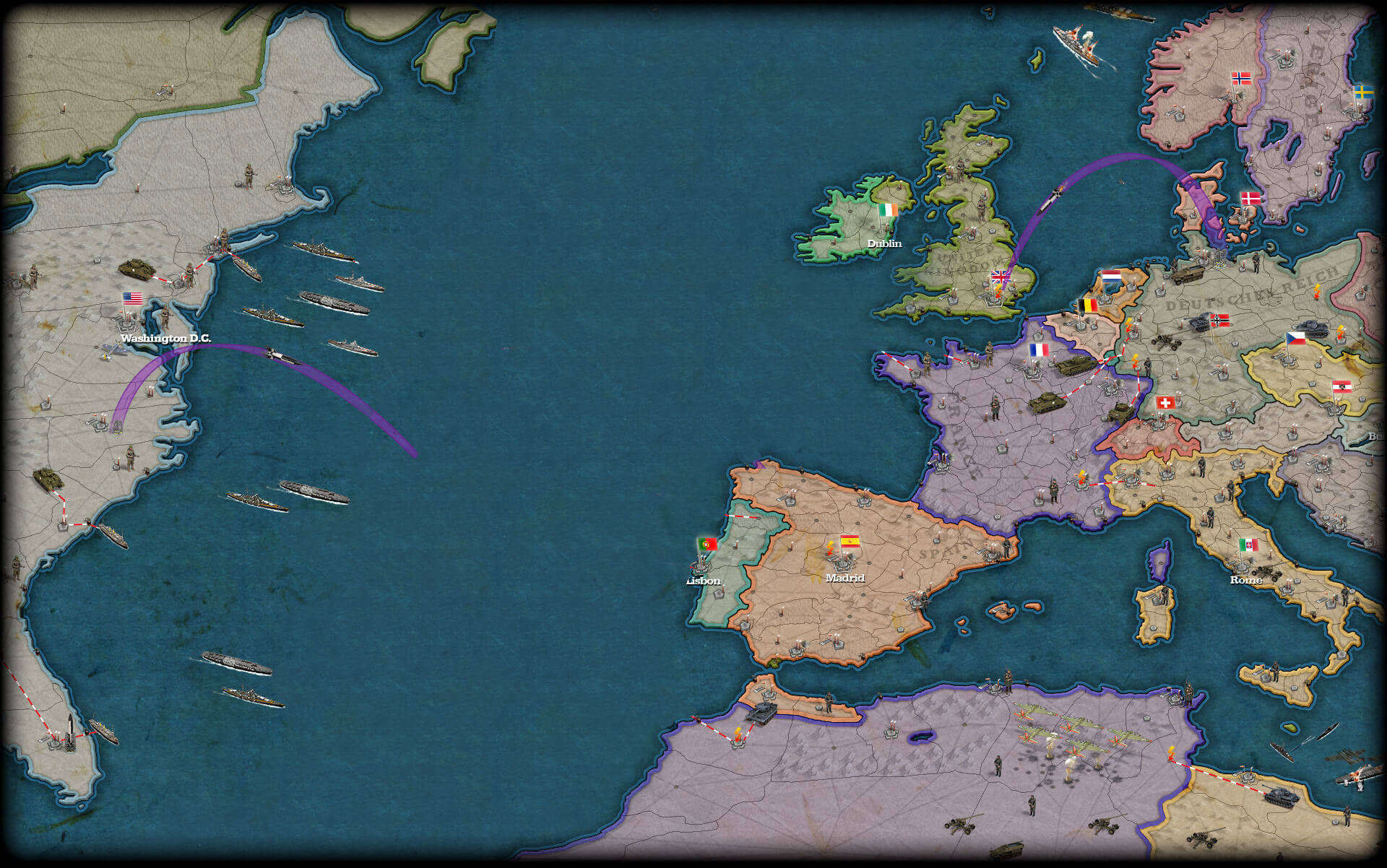Screen dimensions: 1387x868
Task: Select the Irish flag near Dublin
Action: [x=889, y=209]
